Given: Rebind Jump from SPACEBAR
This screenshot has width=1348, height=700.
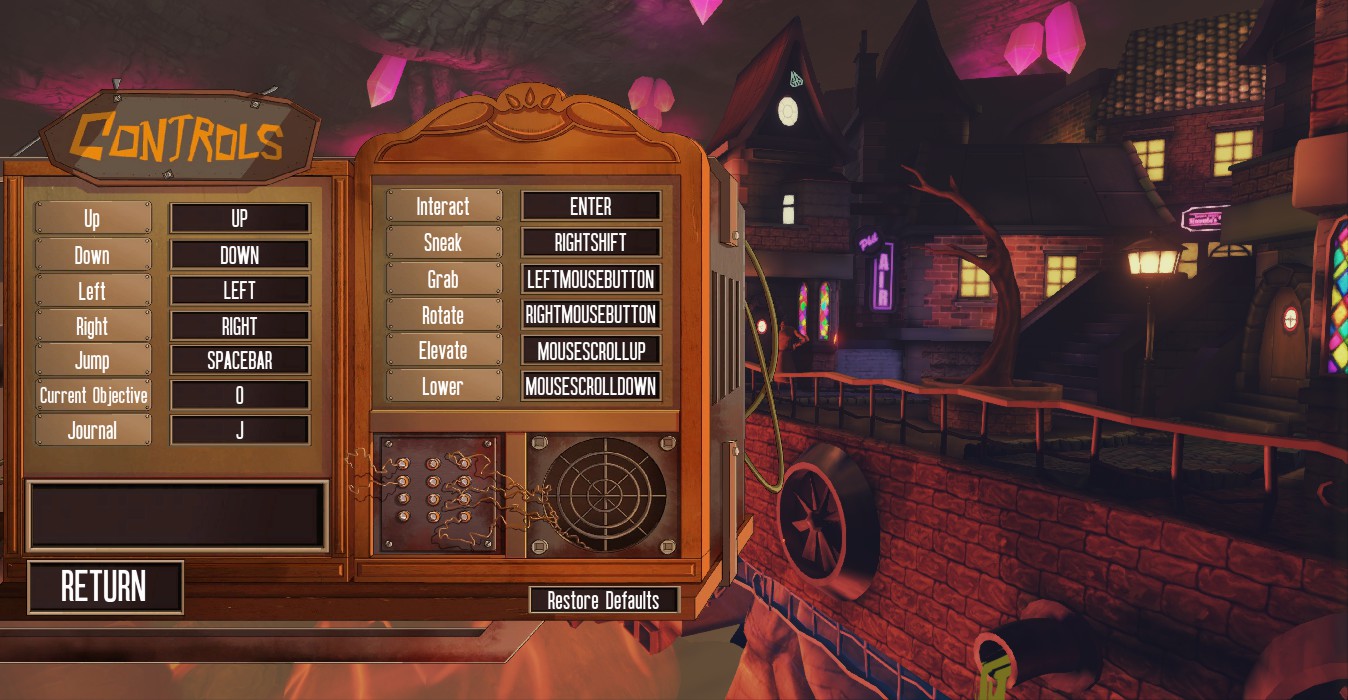Looking at the screenshot, I should pyautogui.click(x=240, y=360).
